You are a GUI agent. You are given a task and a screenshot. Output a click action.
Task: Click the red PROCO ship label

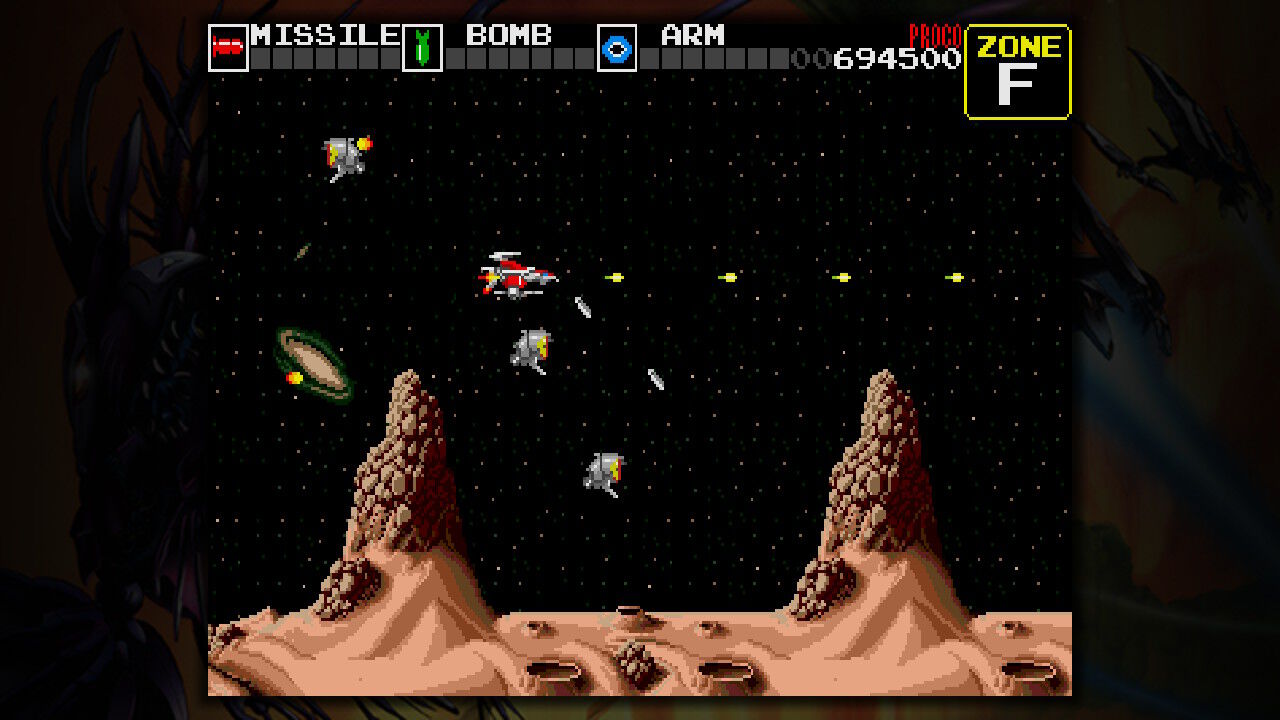click(934, 32)
